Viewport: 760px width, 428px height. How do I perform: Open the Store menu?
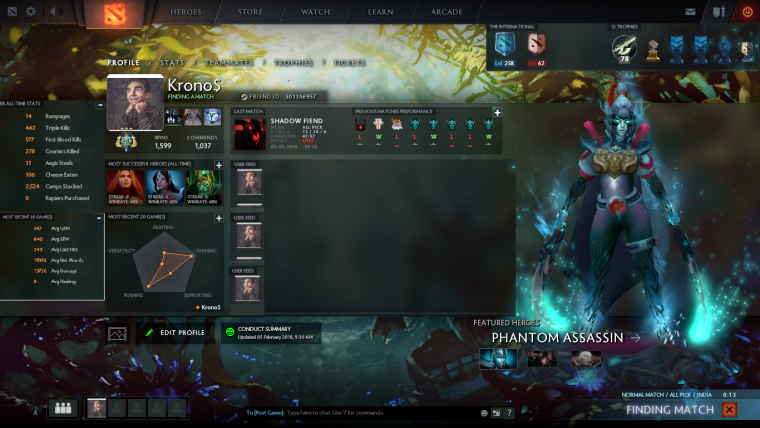(251, 13)
